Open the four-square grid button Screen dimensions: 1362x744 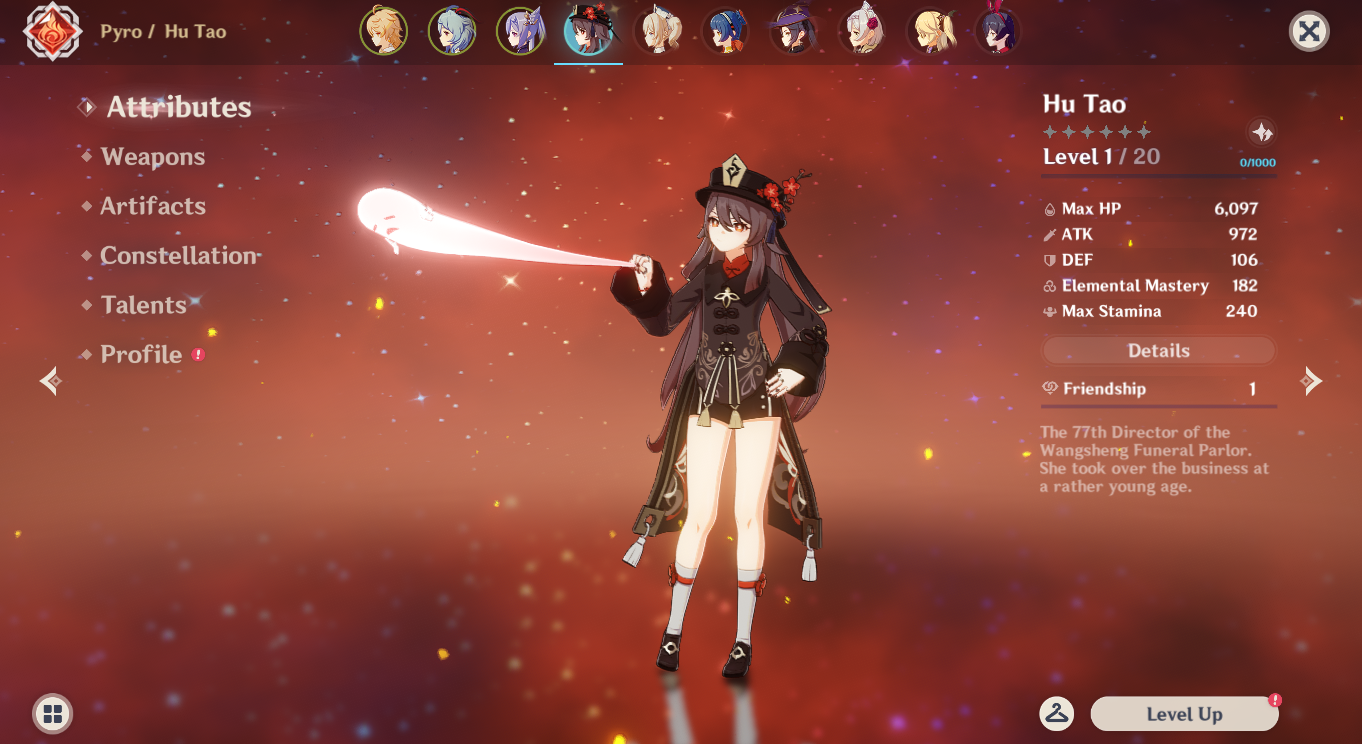coord(53,714)
